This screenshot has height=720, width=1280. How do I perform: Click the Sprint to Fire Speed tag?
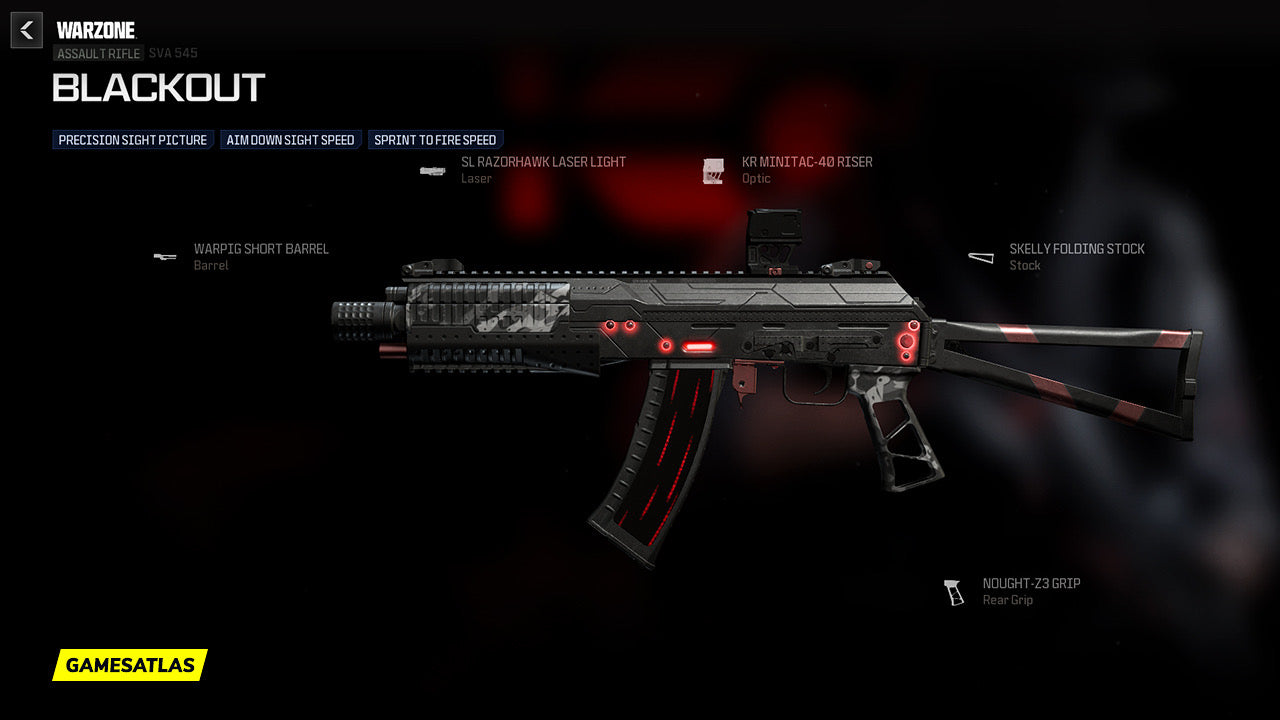[435, 140]
